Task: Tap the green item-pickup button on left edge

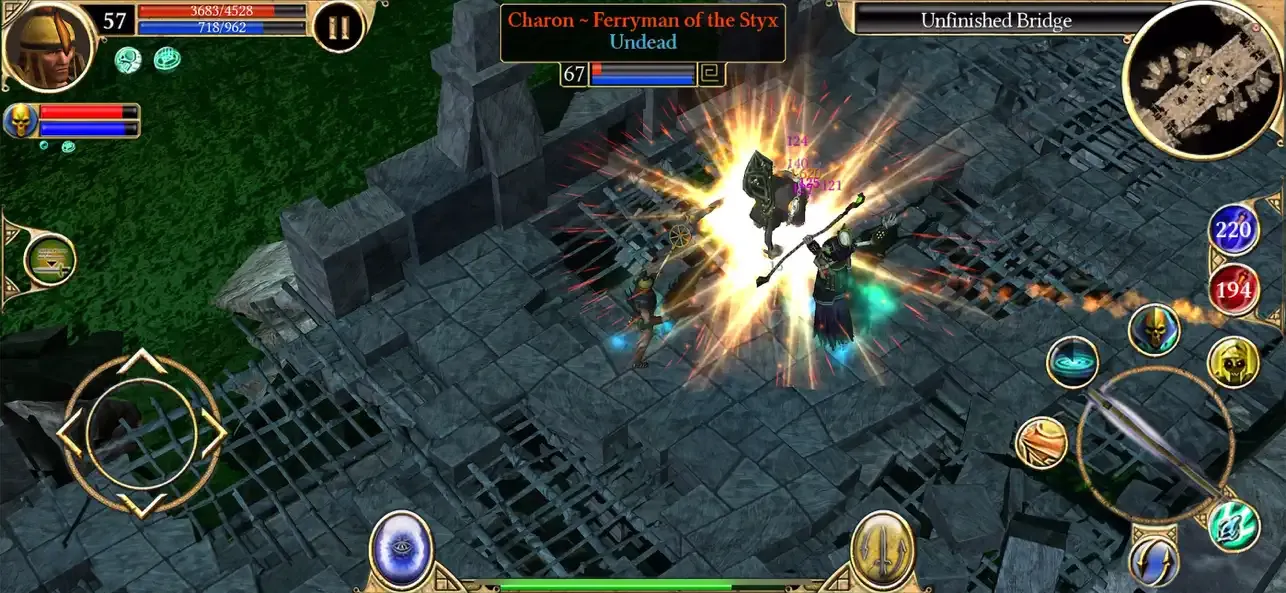Action: point(47,260)
